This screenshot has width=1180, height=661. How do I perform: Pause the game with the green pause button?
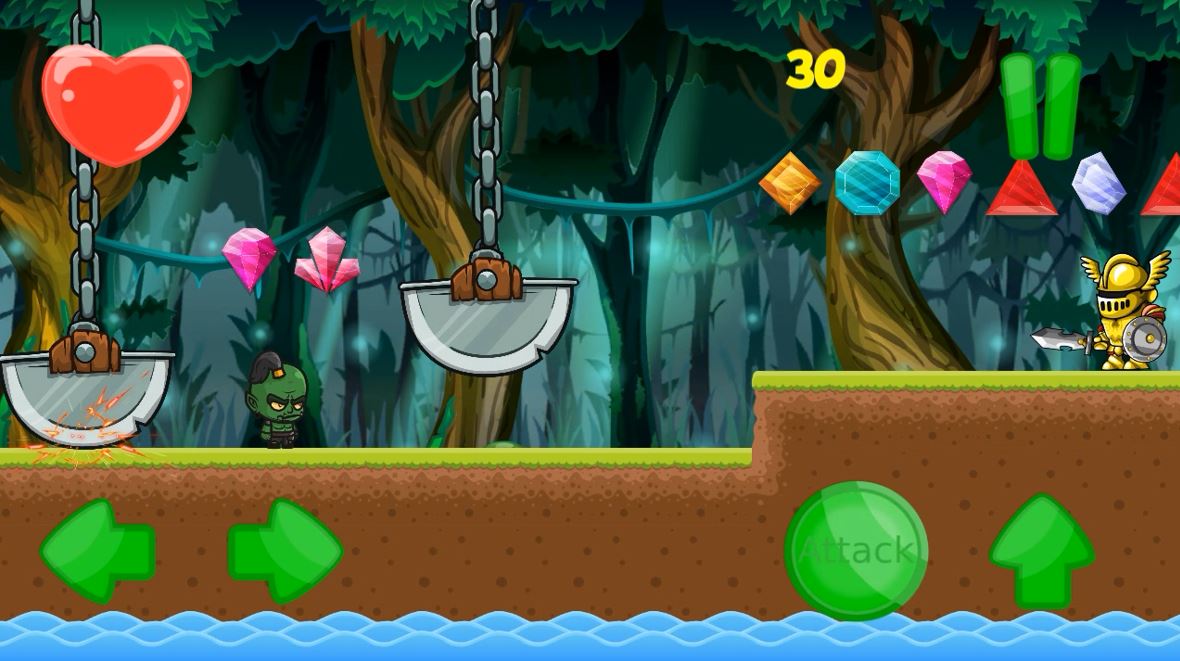click(x=1040, y=106)
